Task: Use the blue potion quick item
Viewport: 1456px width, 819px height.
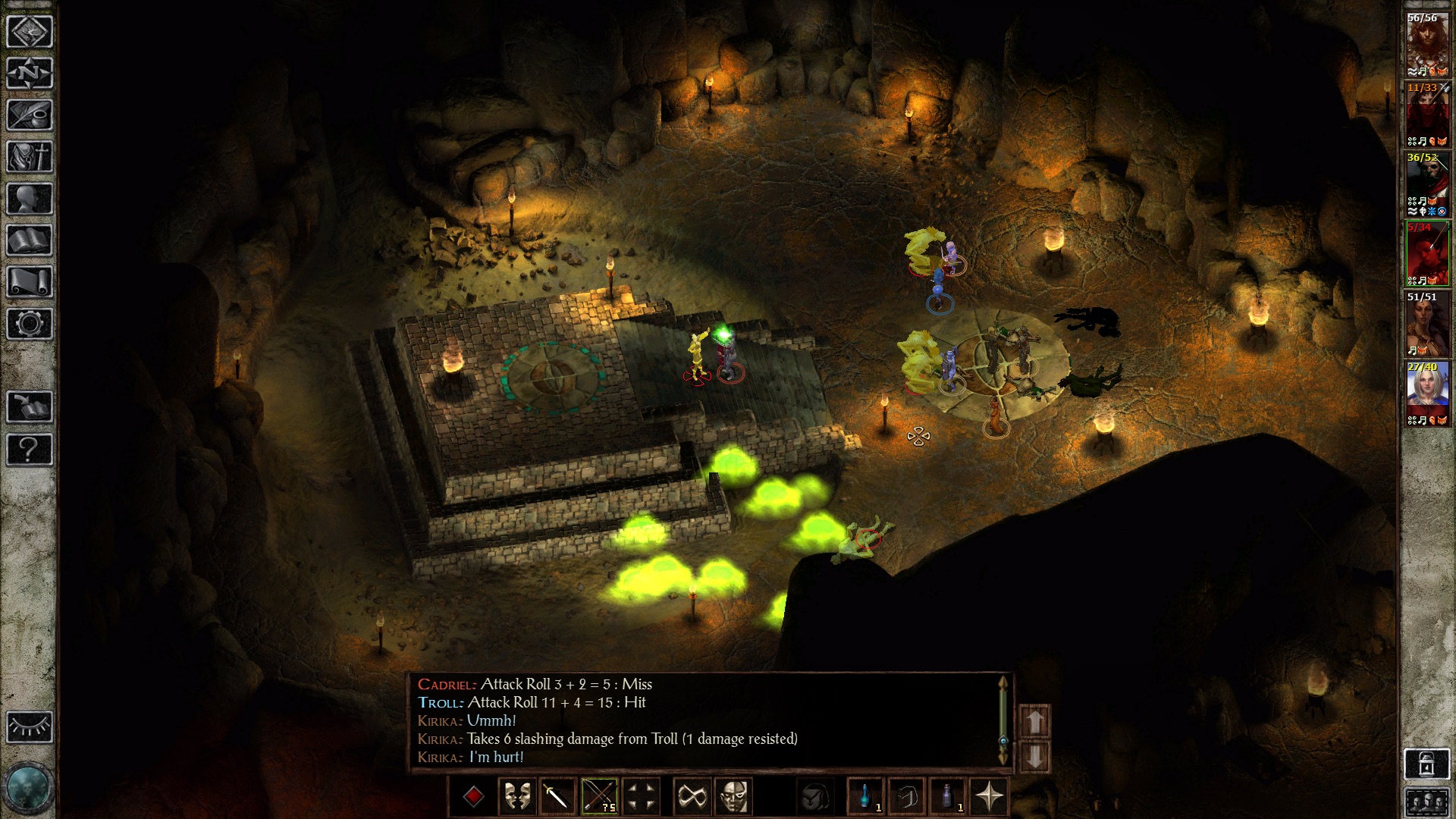Action: coord(865,797)
